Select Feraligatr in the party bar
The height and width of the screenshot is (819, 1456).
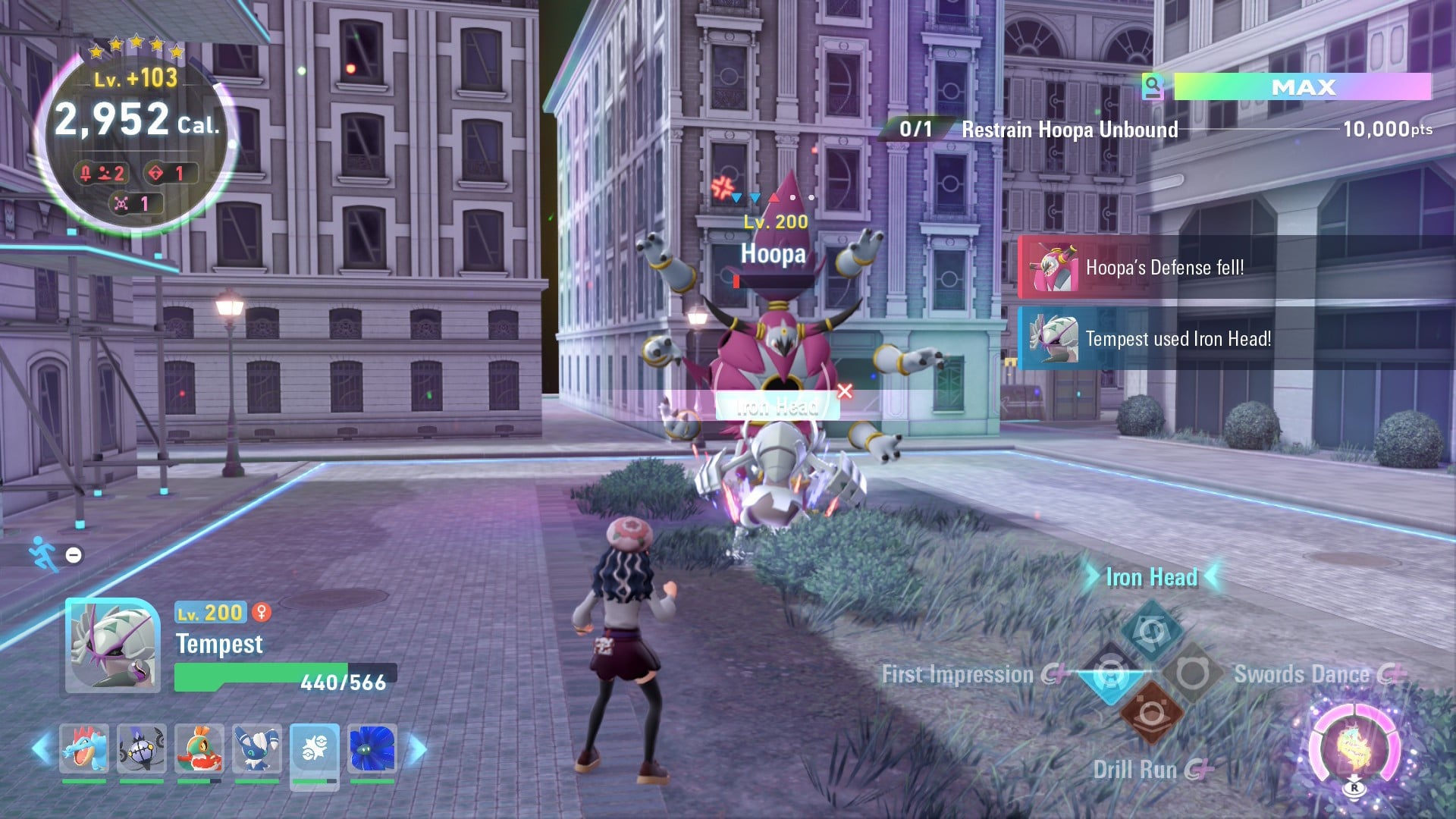tap(84, 748)
